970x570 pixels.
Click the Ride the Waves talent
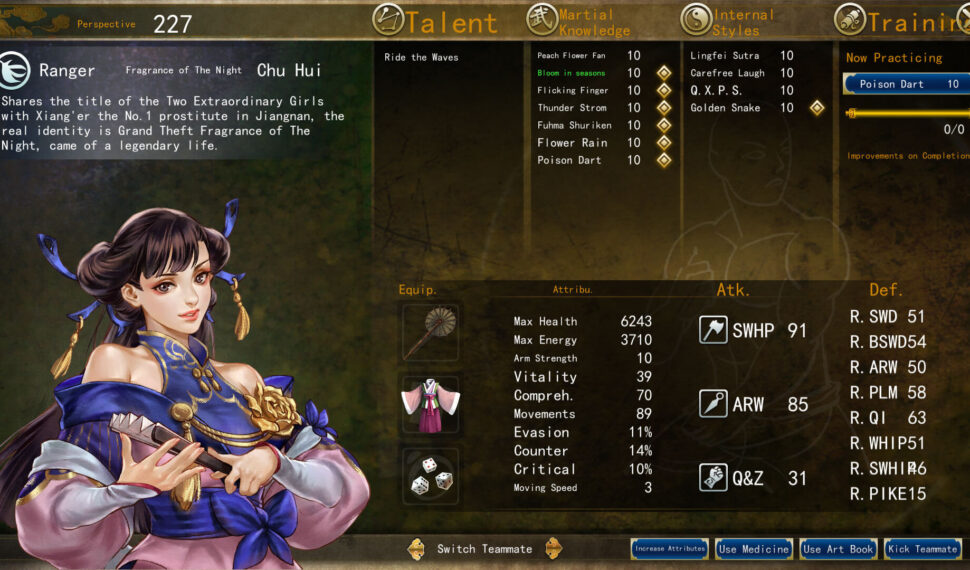pyautogui.click(x=421, y=57)
